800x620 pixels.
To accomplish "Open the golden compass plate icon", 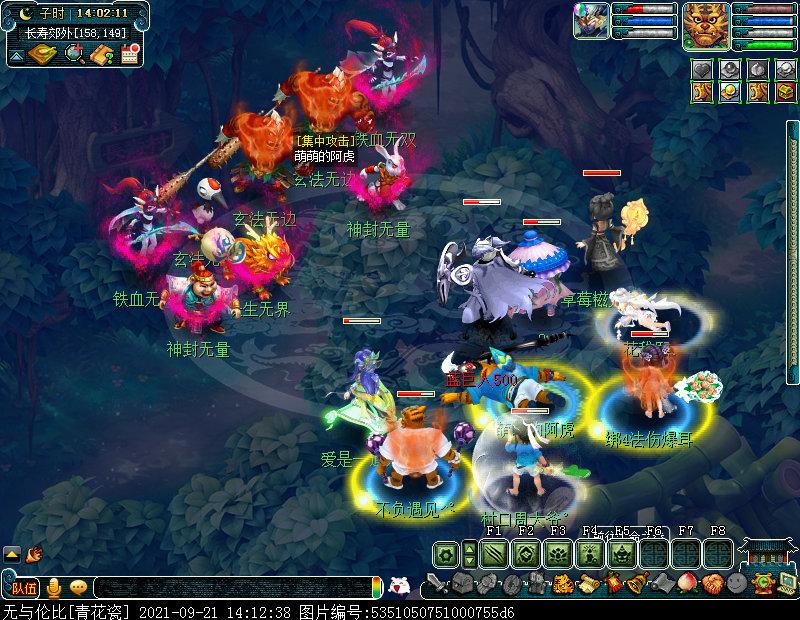I will (x=42, y=53).
